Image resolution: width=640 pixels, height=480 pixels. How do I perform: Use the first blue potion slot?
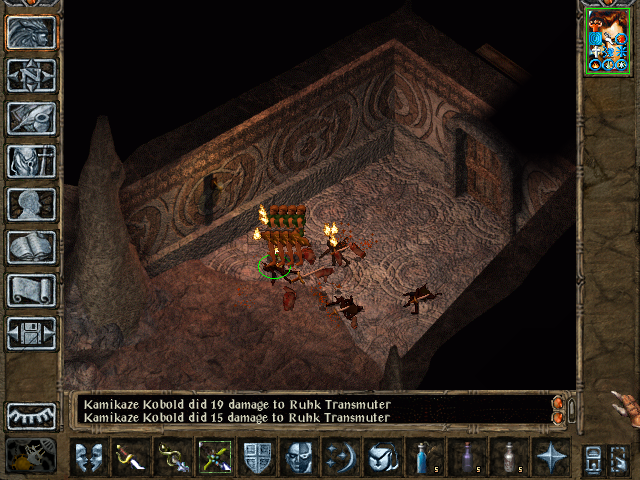(x=424, y=456)
